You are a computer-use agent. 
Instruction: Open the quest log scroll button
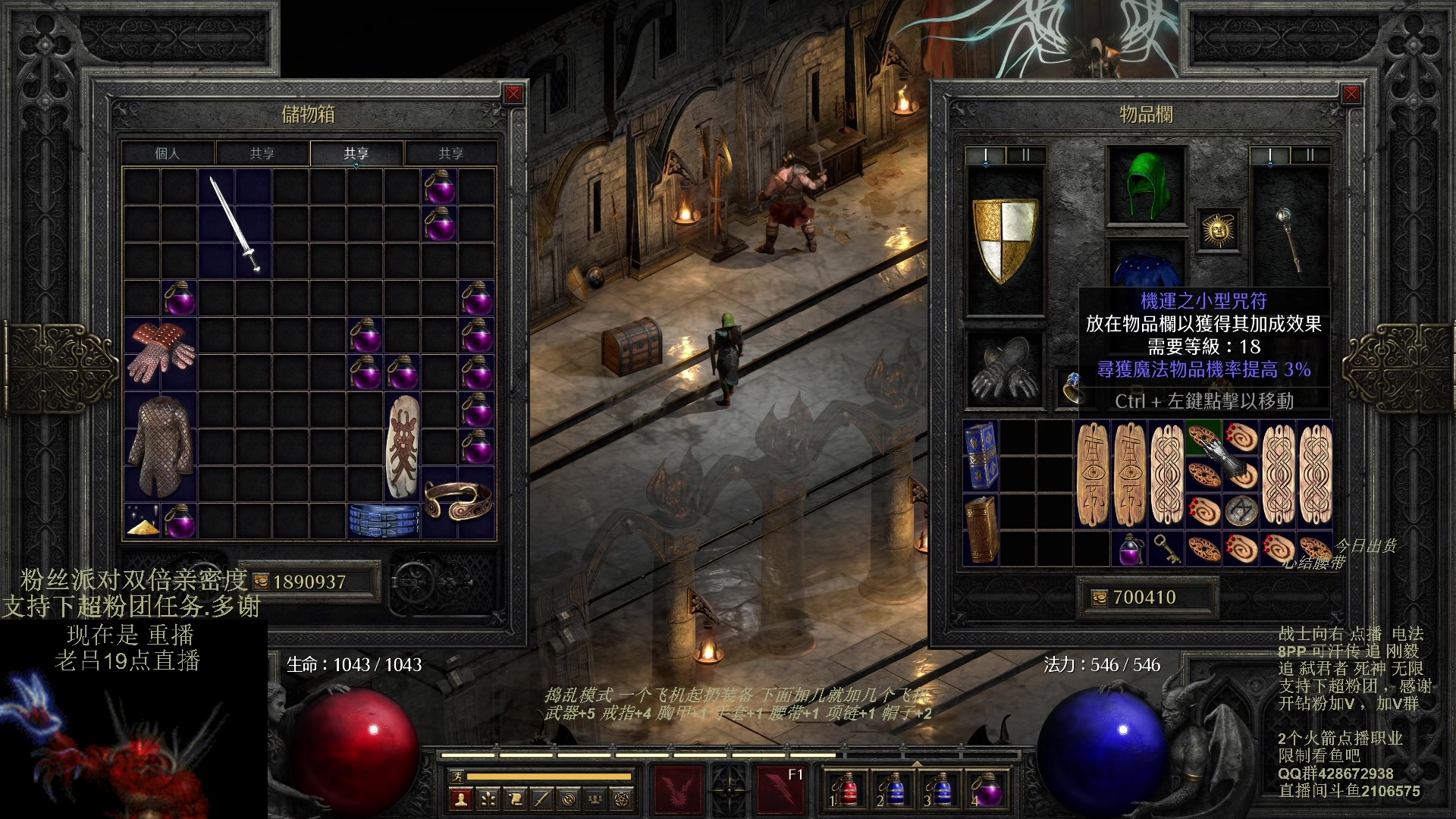[x=515, y=798]
